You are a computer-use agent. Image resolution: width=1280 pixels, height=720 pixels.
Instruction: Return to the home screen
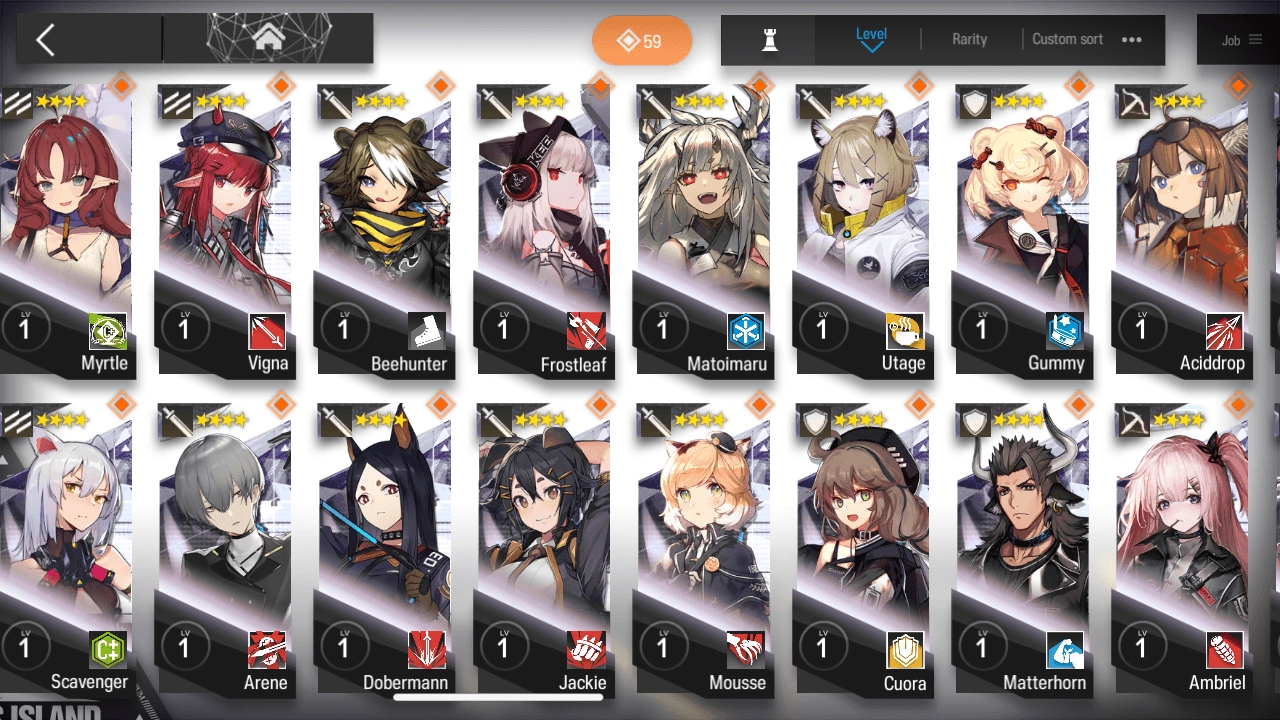pos(268,39)
